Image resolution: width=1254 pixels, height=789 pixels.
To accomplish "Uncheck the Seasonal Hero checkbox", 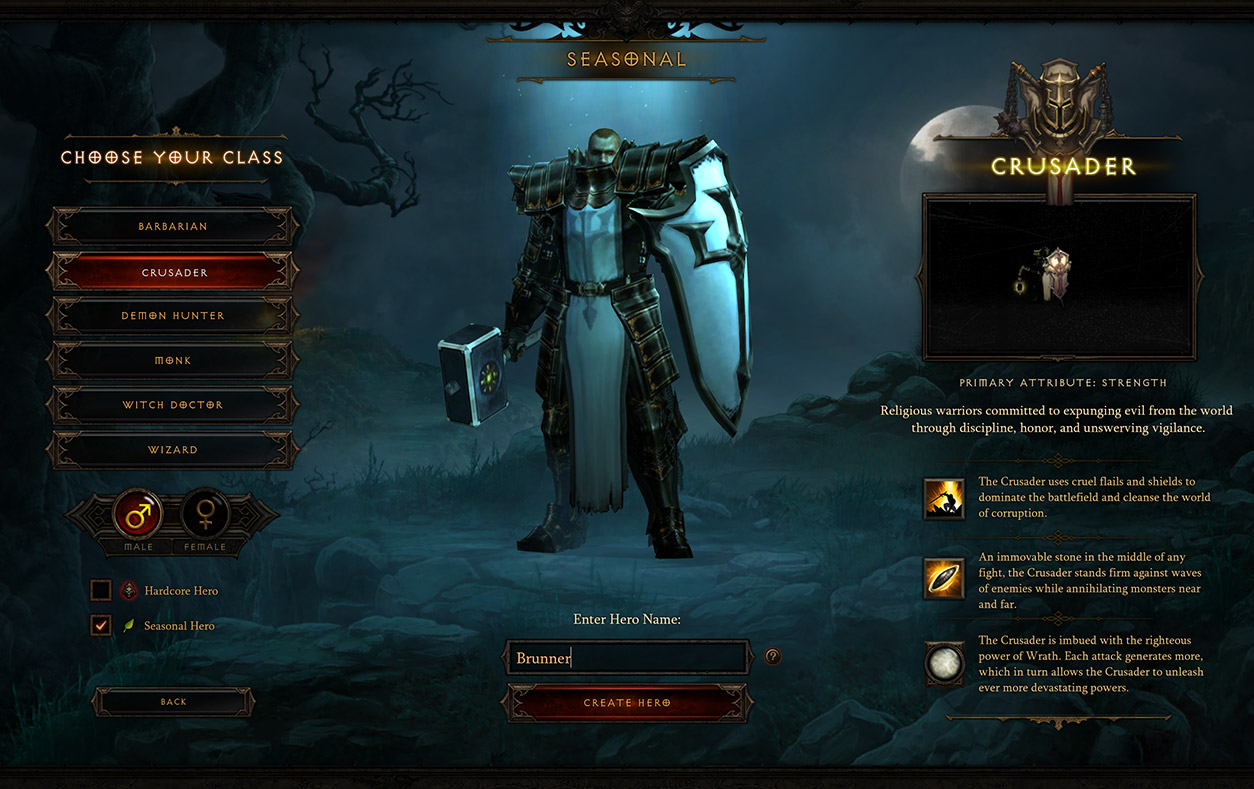I will click(101, 626).
